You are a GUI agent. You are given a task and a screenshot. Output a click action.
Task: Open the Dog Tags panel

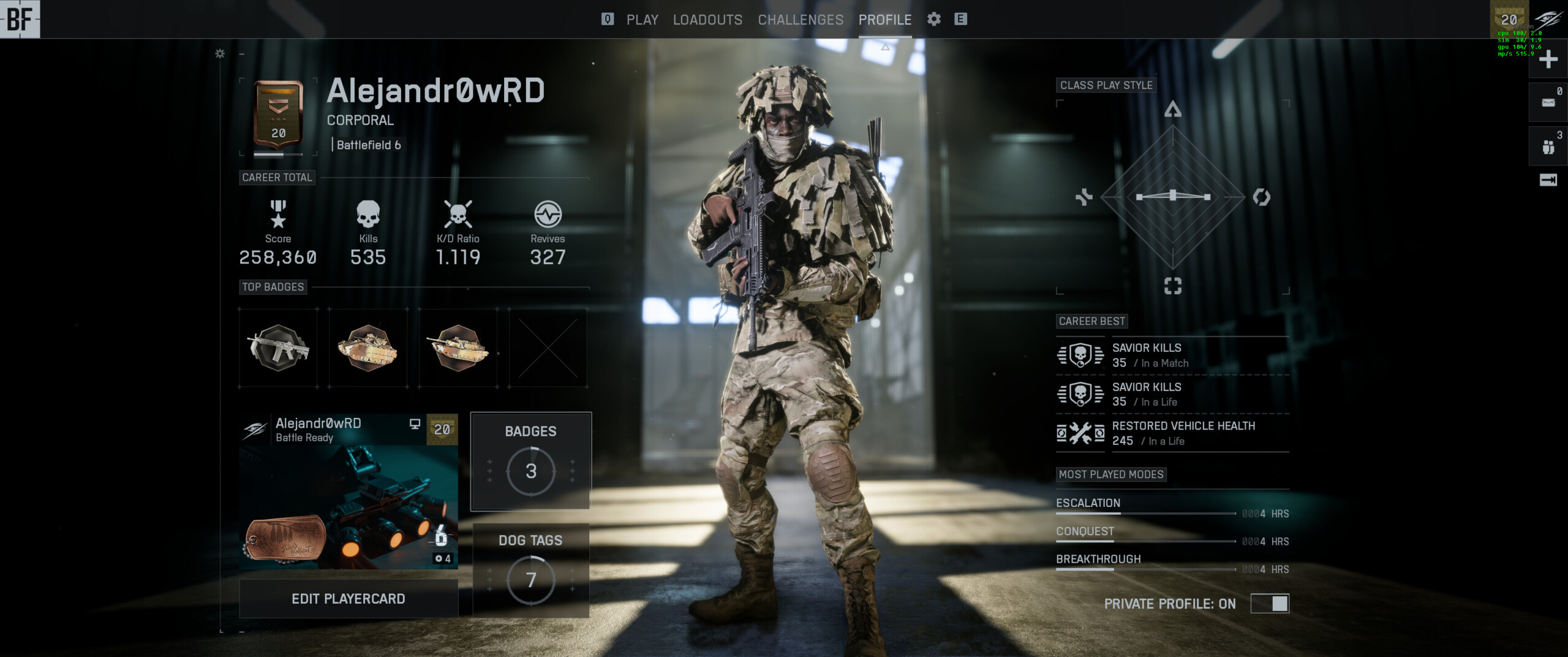pyautogui.click(x=530, y=570)
